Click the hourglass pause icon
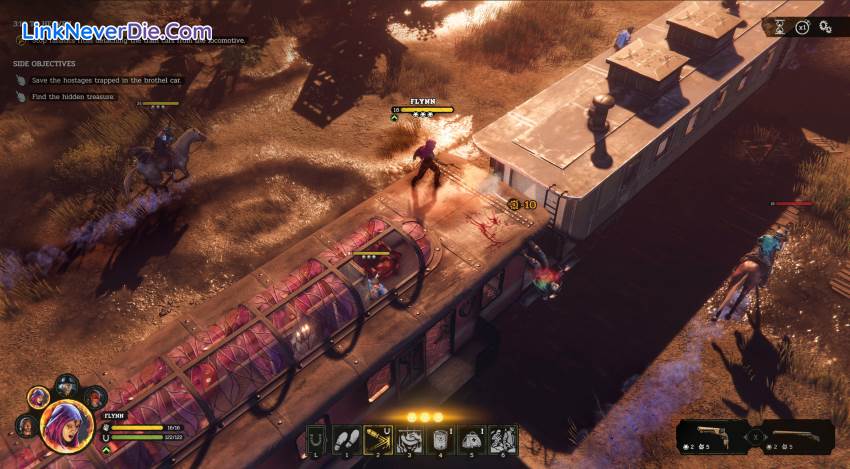850x469 pixels. point(779,28)
